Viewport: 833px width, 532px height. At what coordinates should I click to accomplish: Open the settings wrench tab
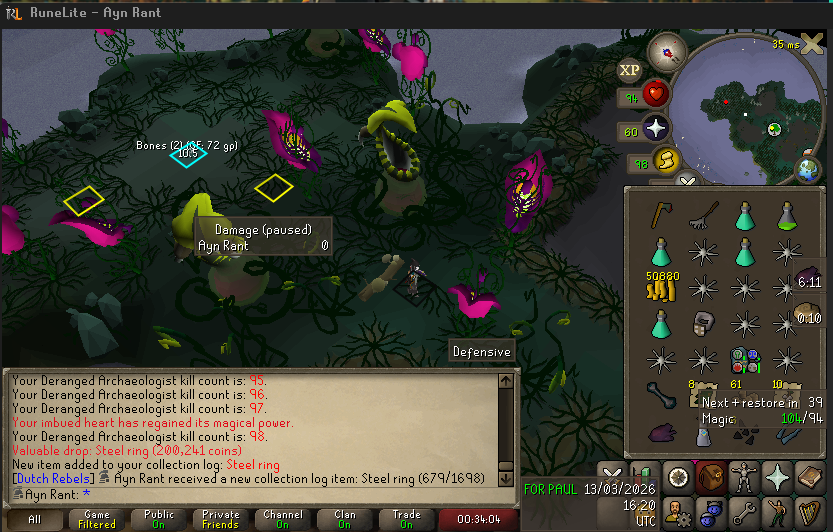(743, 513)
